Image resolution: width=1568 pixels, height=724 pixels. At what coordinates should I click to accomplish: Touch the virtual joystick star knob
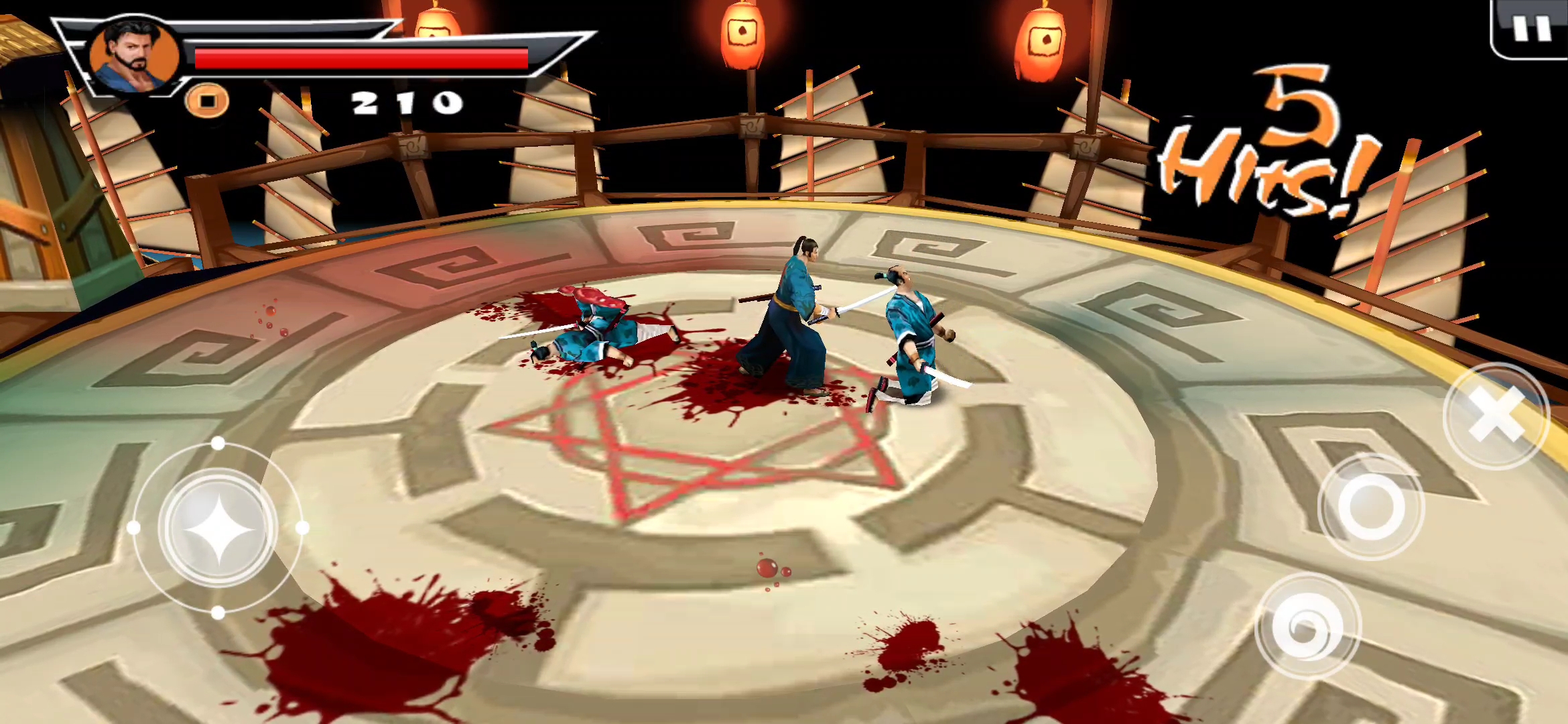pos(218,528)
